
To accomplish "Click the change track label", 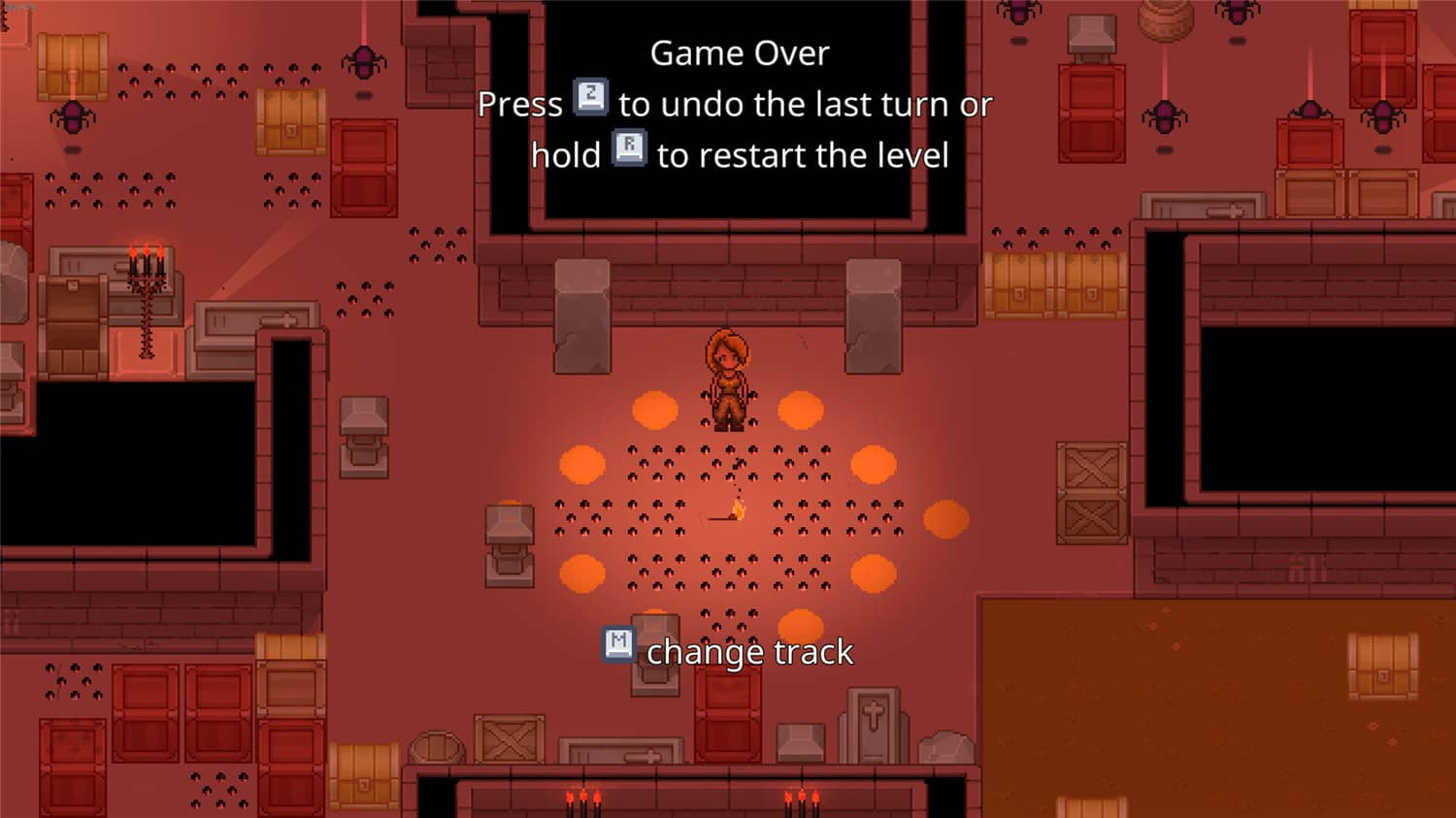I will [749, 651].
